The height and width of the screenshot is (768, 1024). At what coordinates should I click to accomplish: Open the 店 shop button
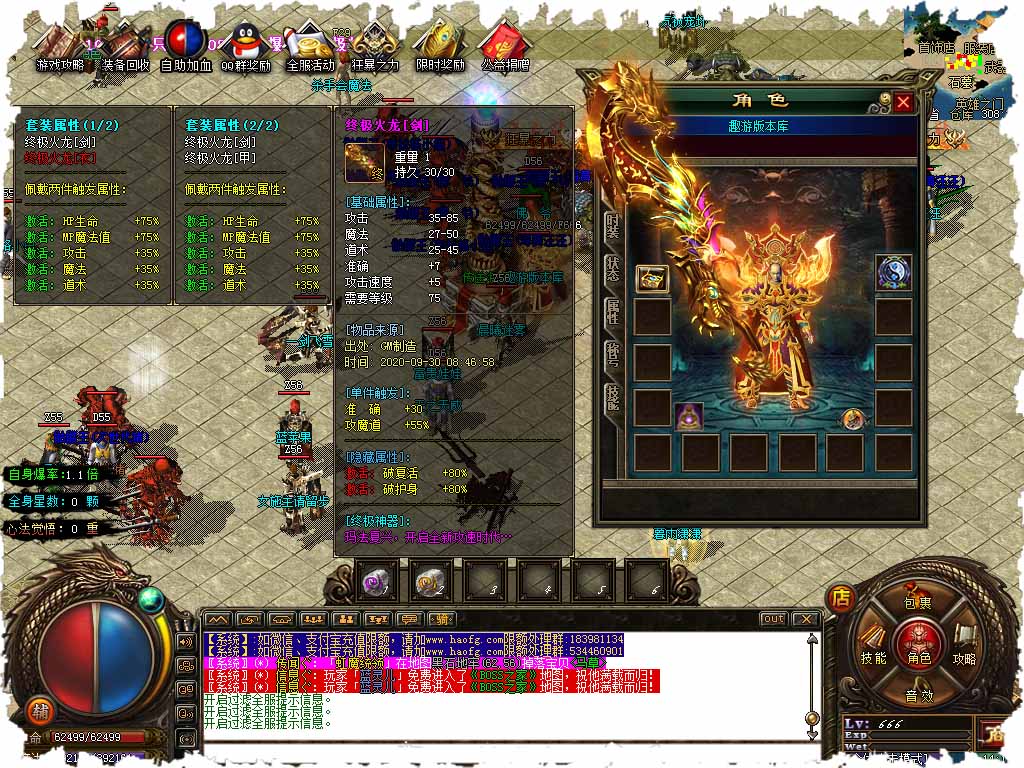[841, 598]
